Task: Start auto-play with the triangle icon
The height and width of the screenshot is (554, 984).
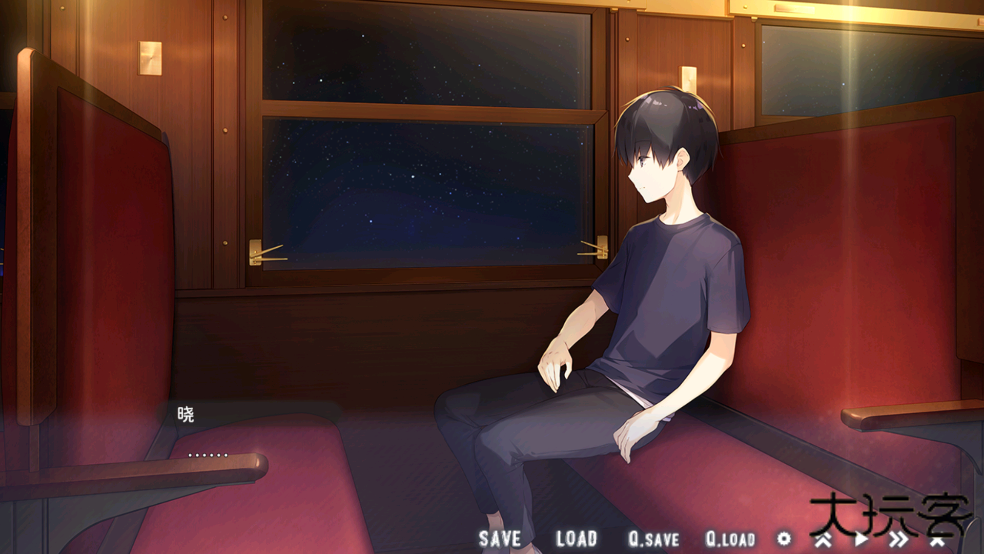Action: 861,539
